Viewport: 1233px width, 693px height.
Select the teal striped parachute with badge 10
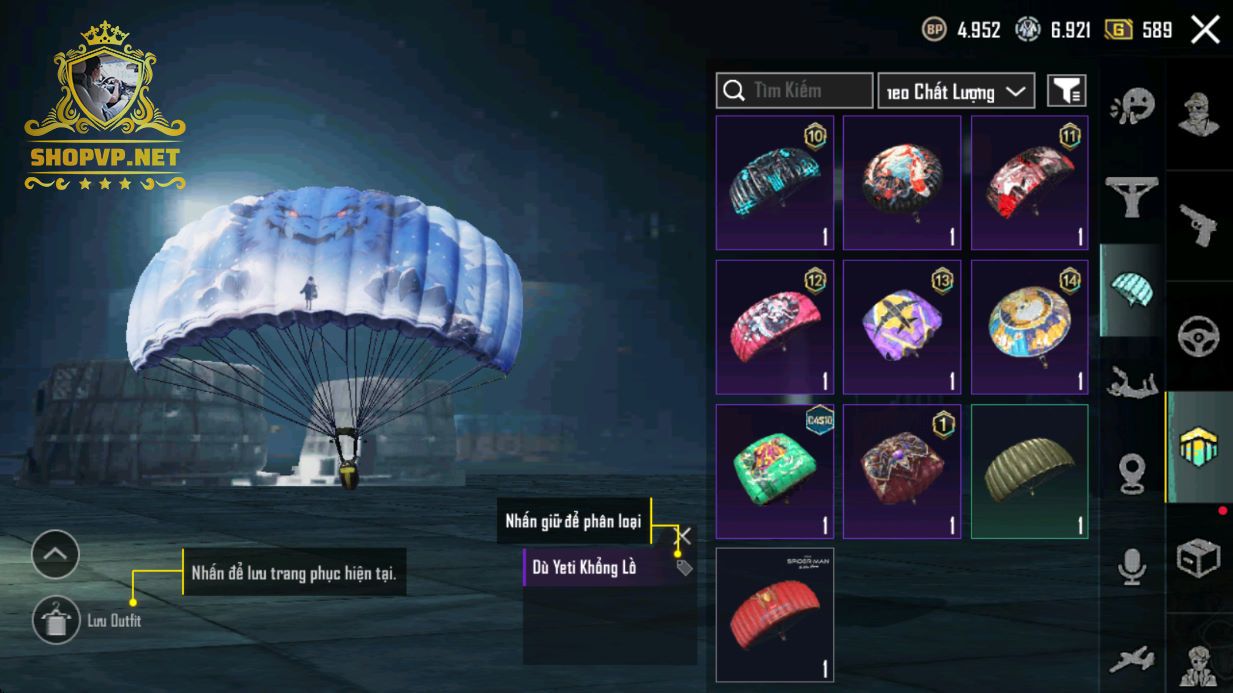(x=775, y=183)
